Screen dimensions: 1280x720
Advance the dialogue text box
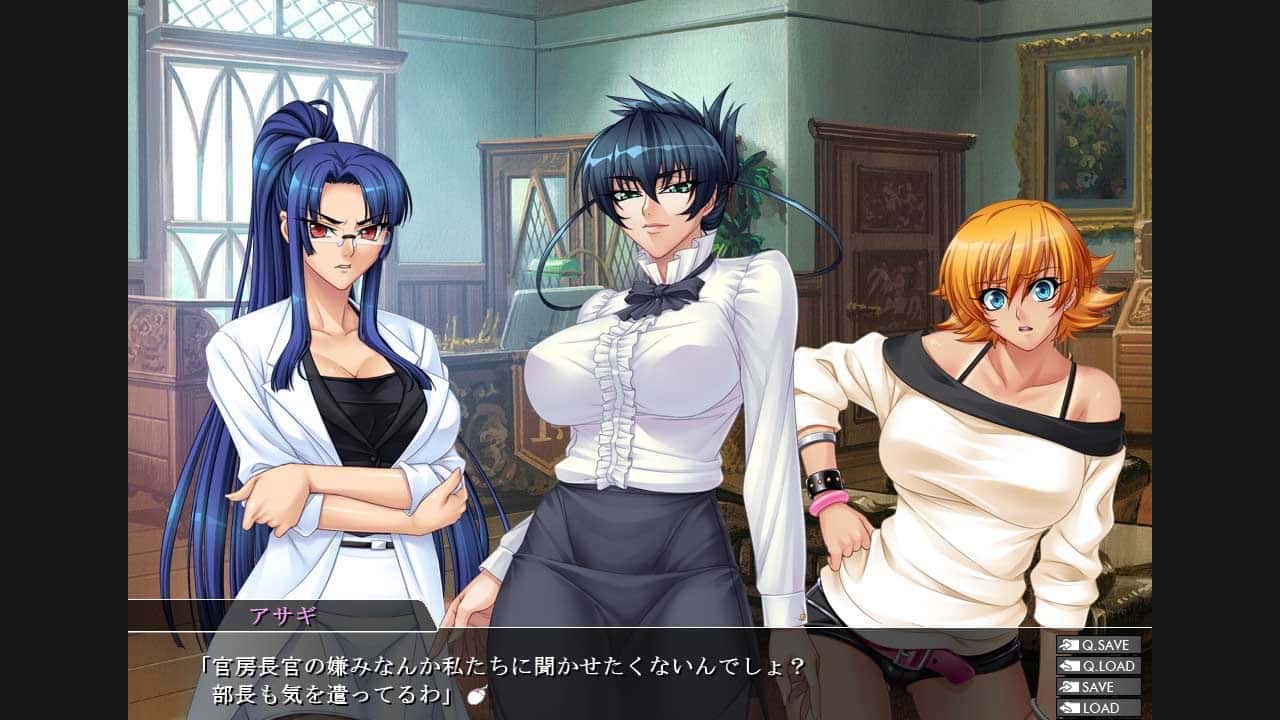[x=600, y=678]
